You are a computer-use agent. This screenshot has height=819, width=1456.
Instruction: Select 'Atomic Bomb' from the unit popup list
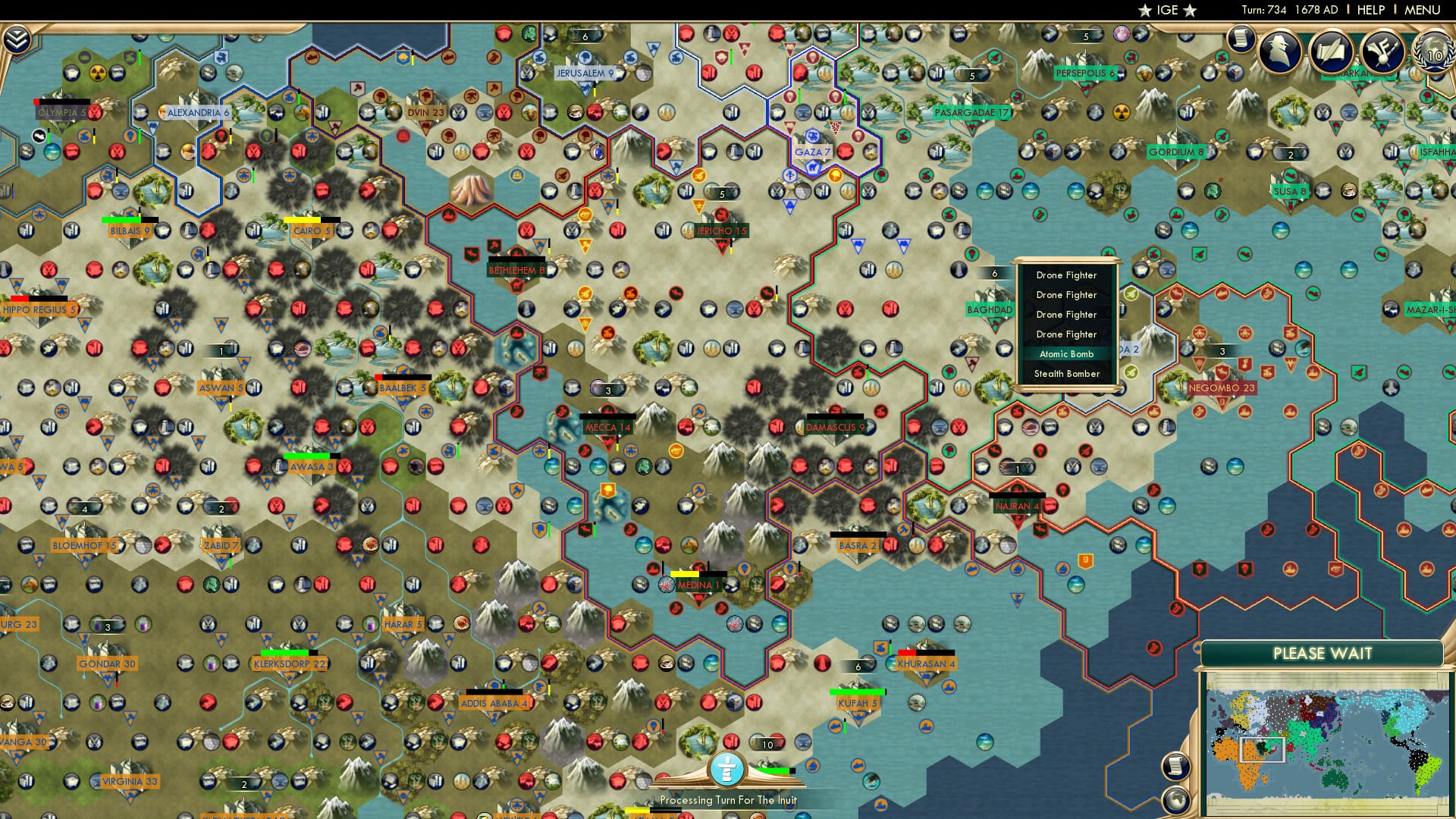point(1067,354)
